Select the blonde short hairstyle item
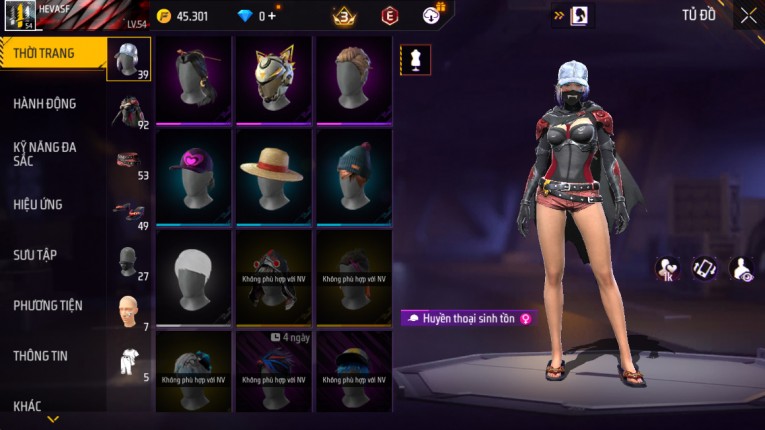Screen dimensions: 765x430 [353, 78]
